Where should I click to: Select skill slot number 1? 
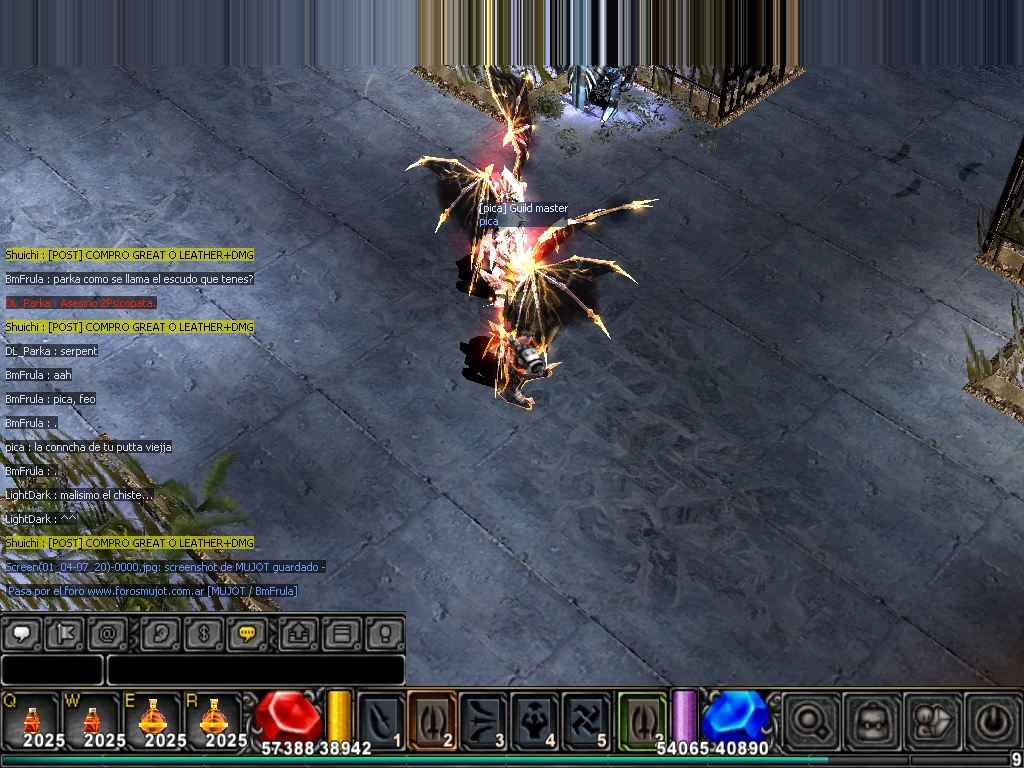point(381,720)
